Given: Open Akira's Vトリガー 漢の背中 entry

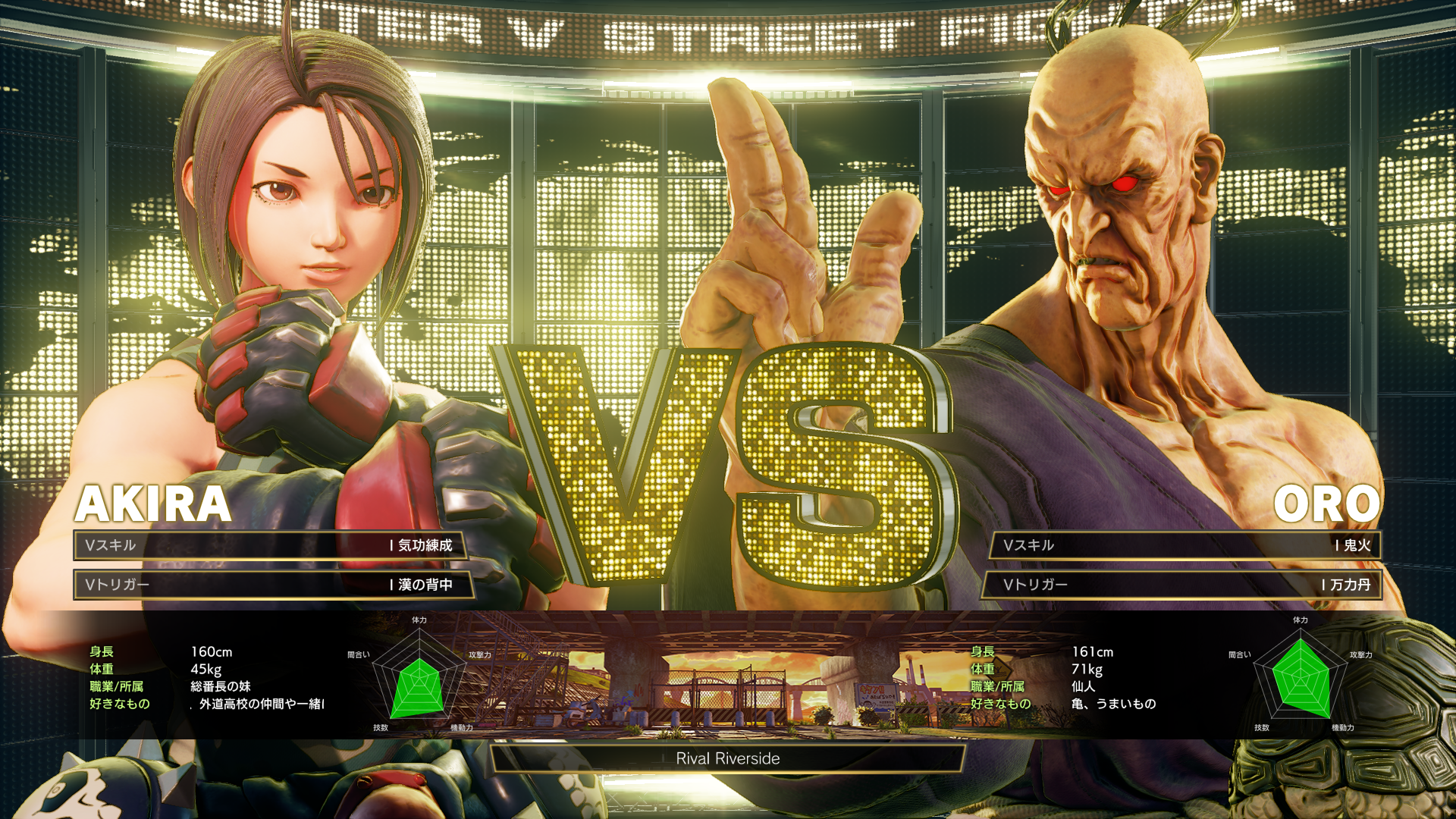Looking at the screenshot, I should (273, 585).
